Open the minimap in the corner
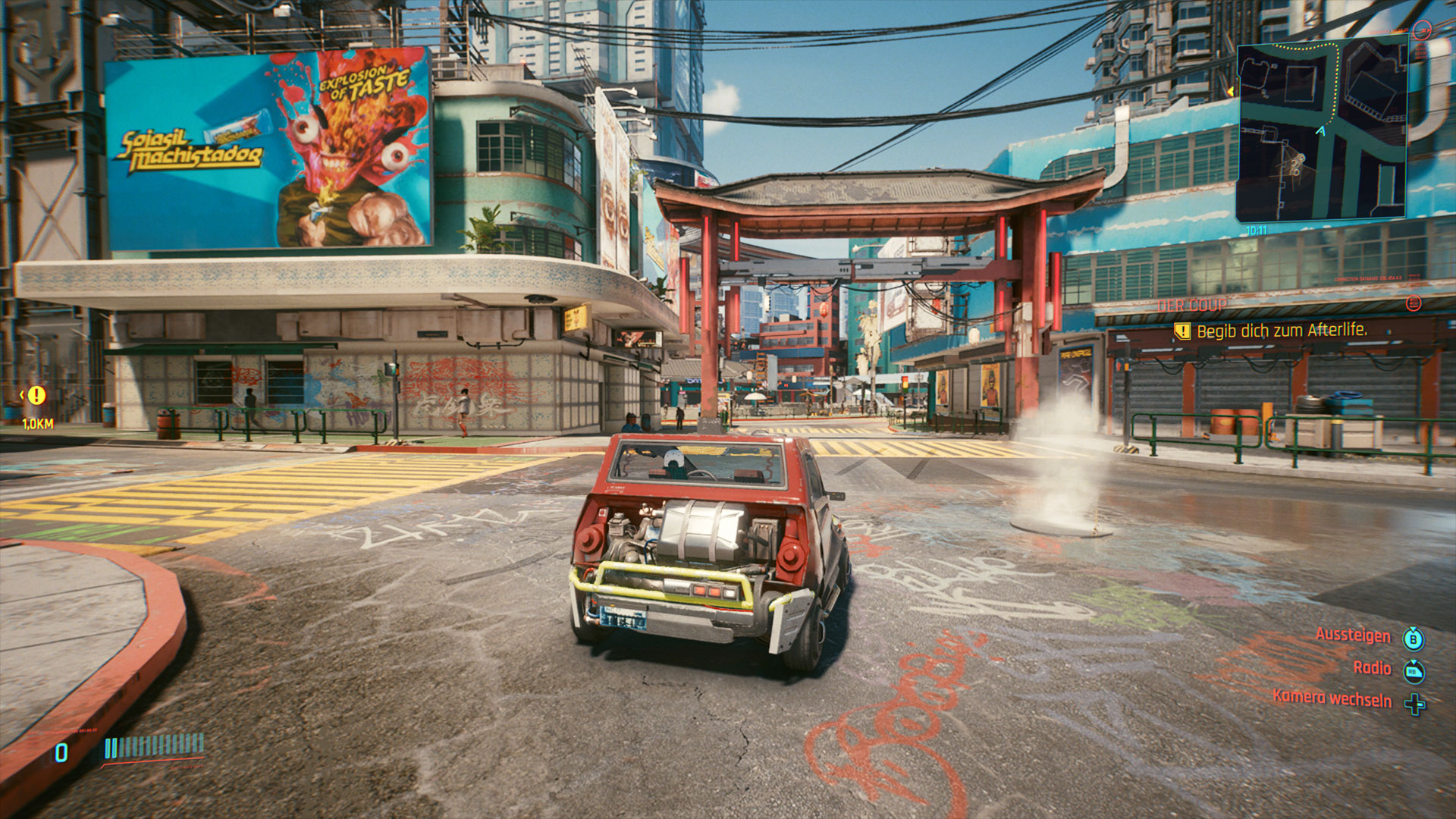The height and width of the screenshot is (819, 1456). click(1321, 130)
